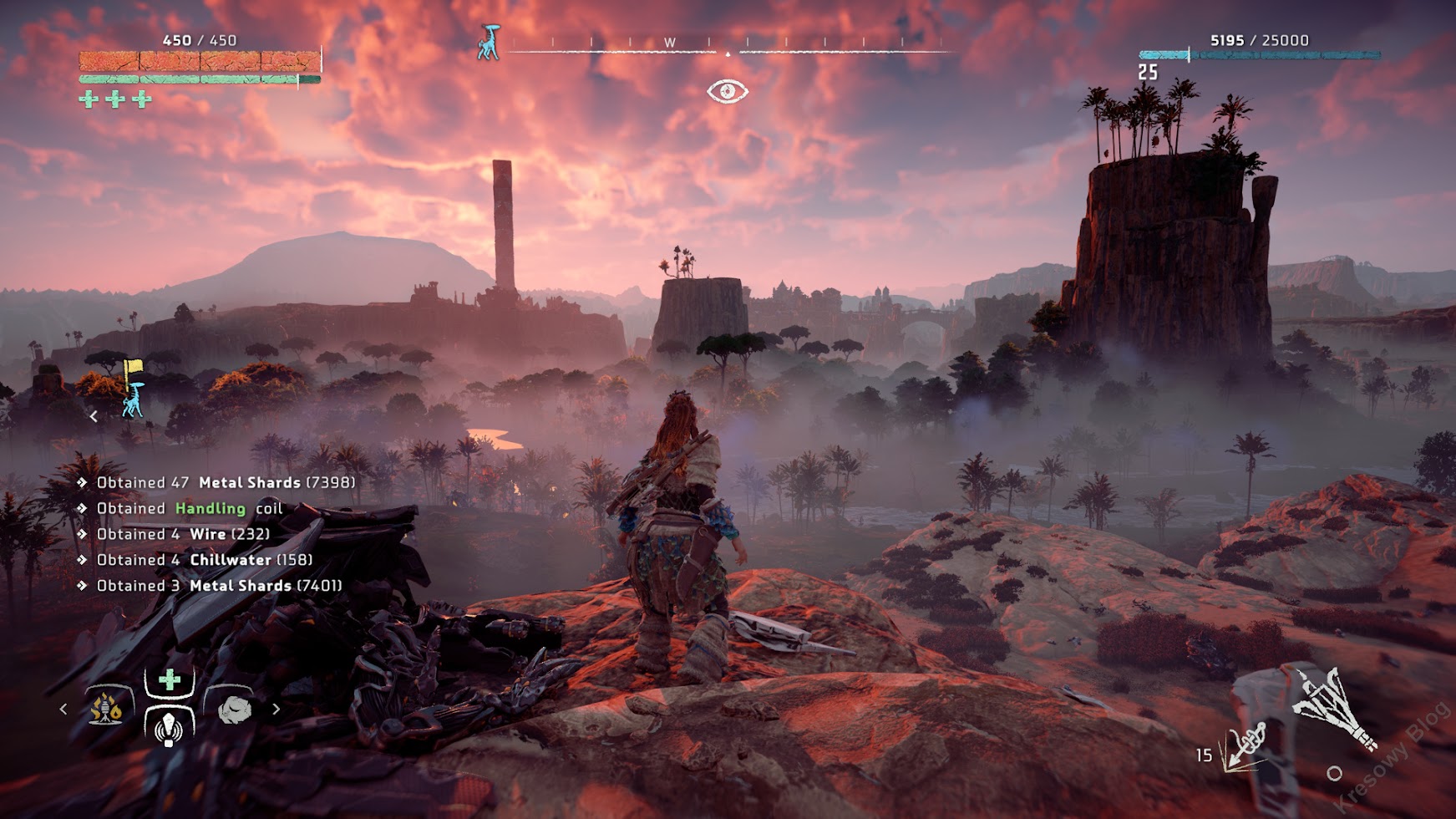Select the Ropecaster weapon icon
This screenshot has height=819, width=1456.
coord(1333,707)
